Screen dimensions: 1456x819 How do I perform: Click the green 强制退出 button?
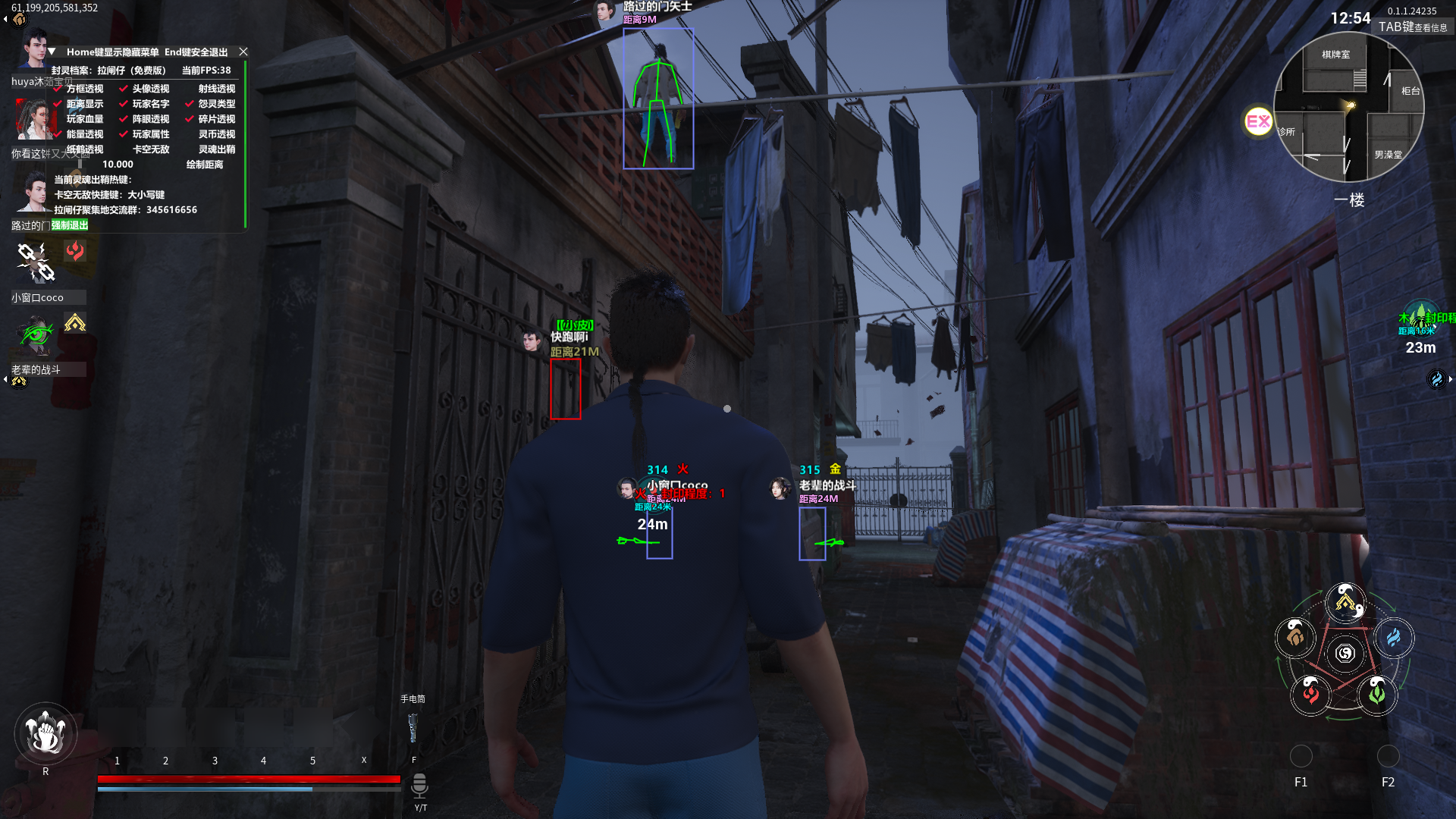click(70, 225)
